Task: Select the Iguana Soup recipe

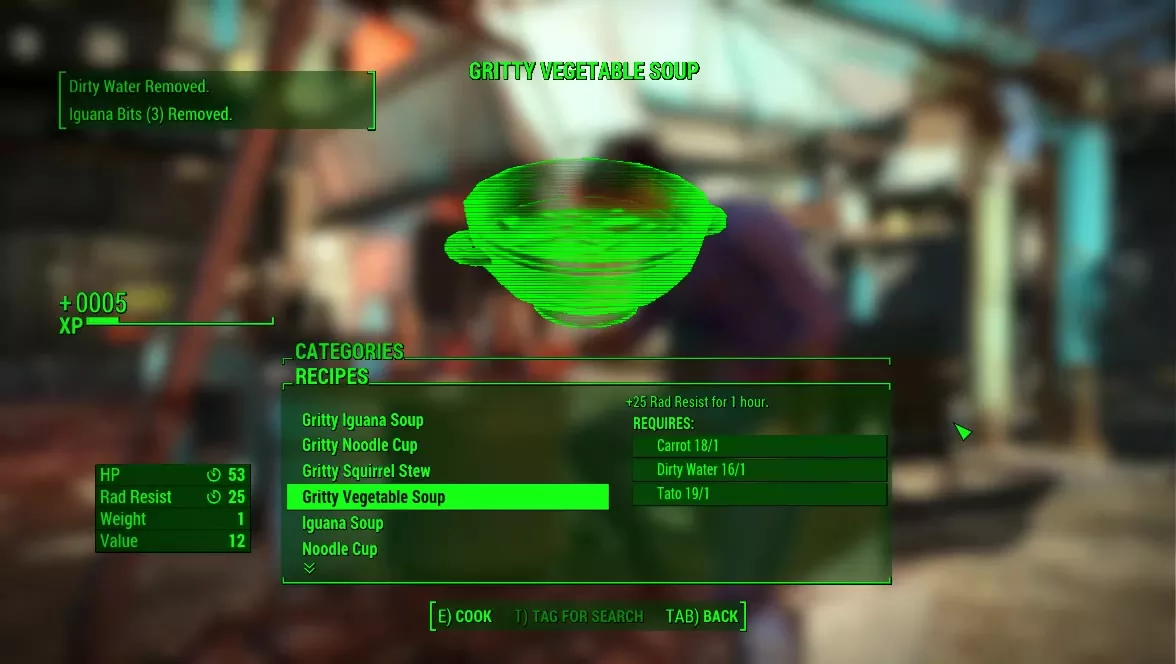Action: (x=342, y=523)
